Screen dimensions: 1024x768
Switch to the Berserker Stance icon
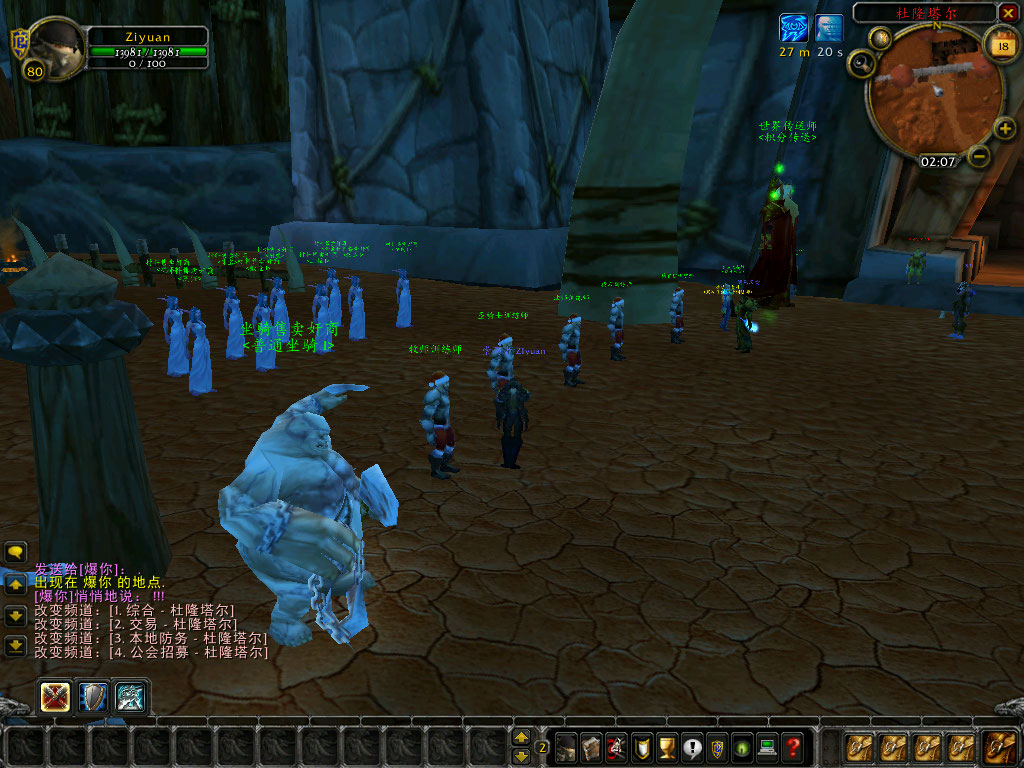click(131, 696)
